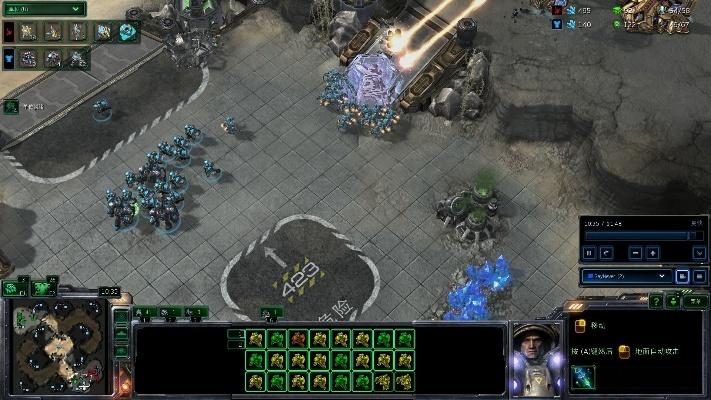Select control group 3 tab
Image resolution: width=711 pixels, height=400 pixels.
pos(196,313)
